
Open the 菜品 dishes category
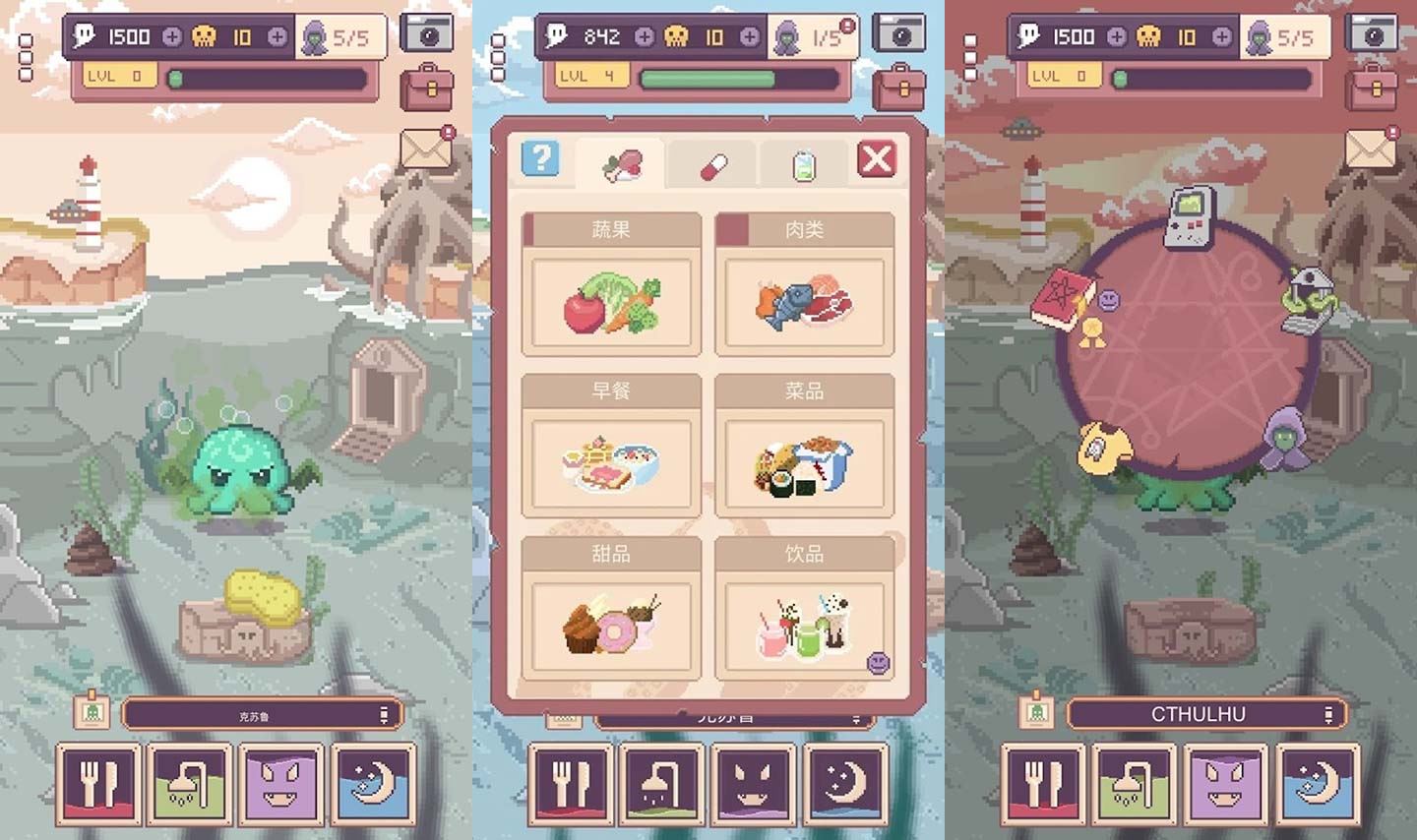(x=804, y=446)
